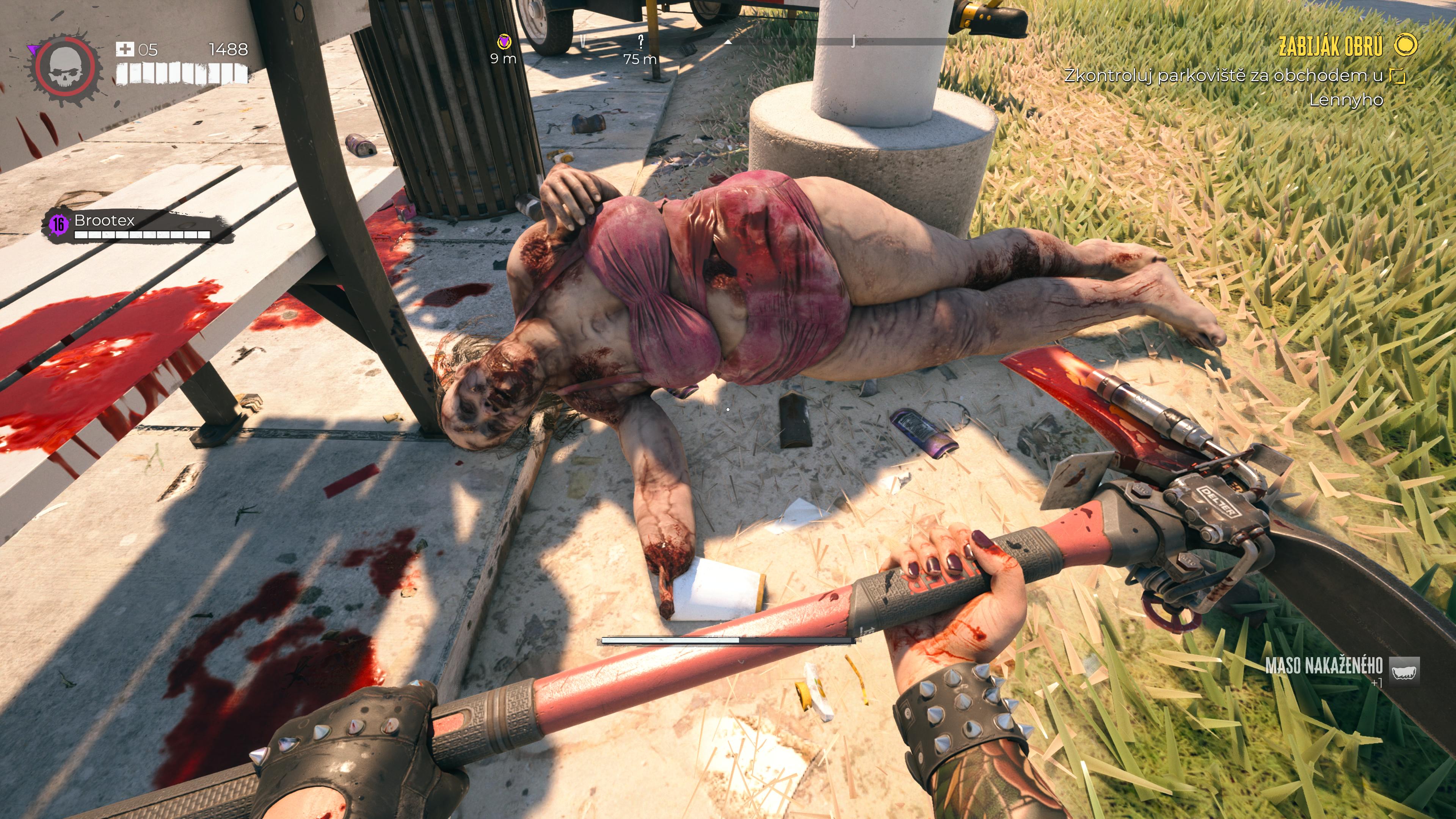
Task: Open the Zabiják obrů quest tracker
Action: pyautogui.click(x=1330, y=46)
